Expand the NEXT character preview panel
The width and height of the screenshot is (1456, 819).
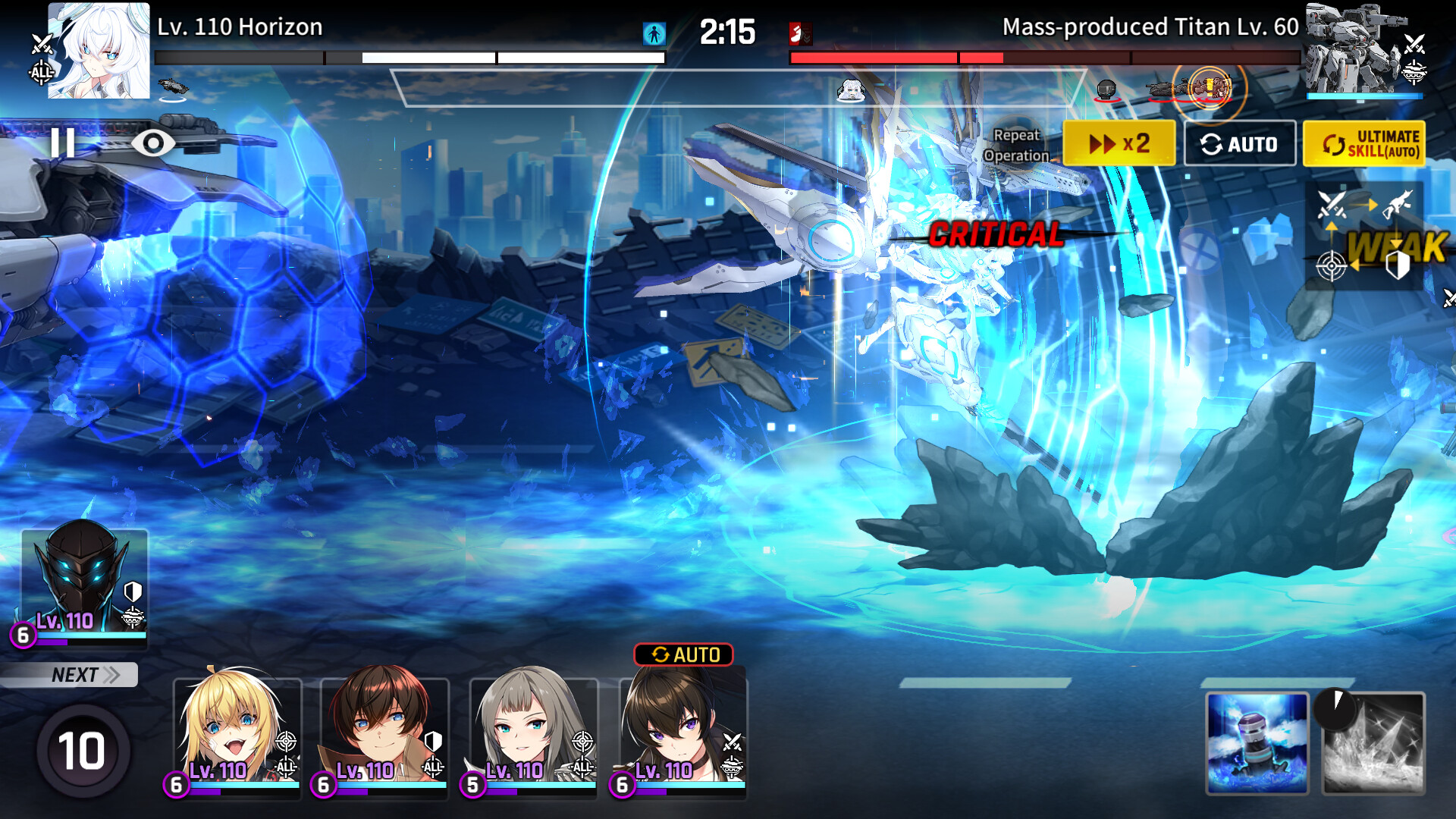tap(72, 674)
